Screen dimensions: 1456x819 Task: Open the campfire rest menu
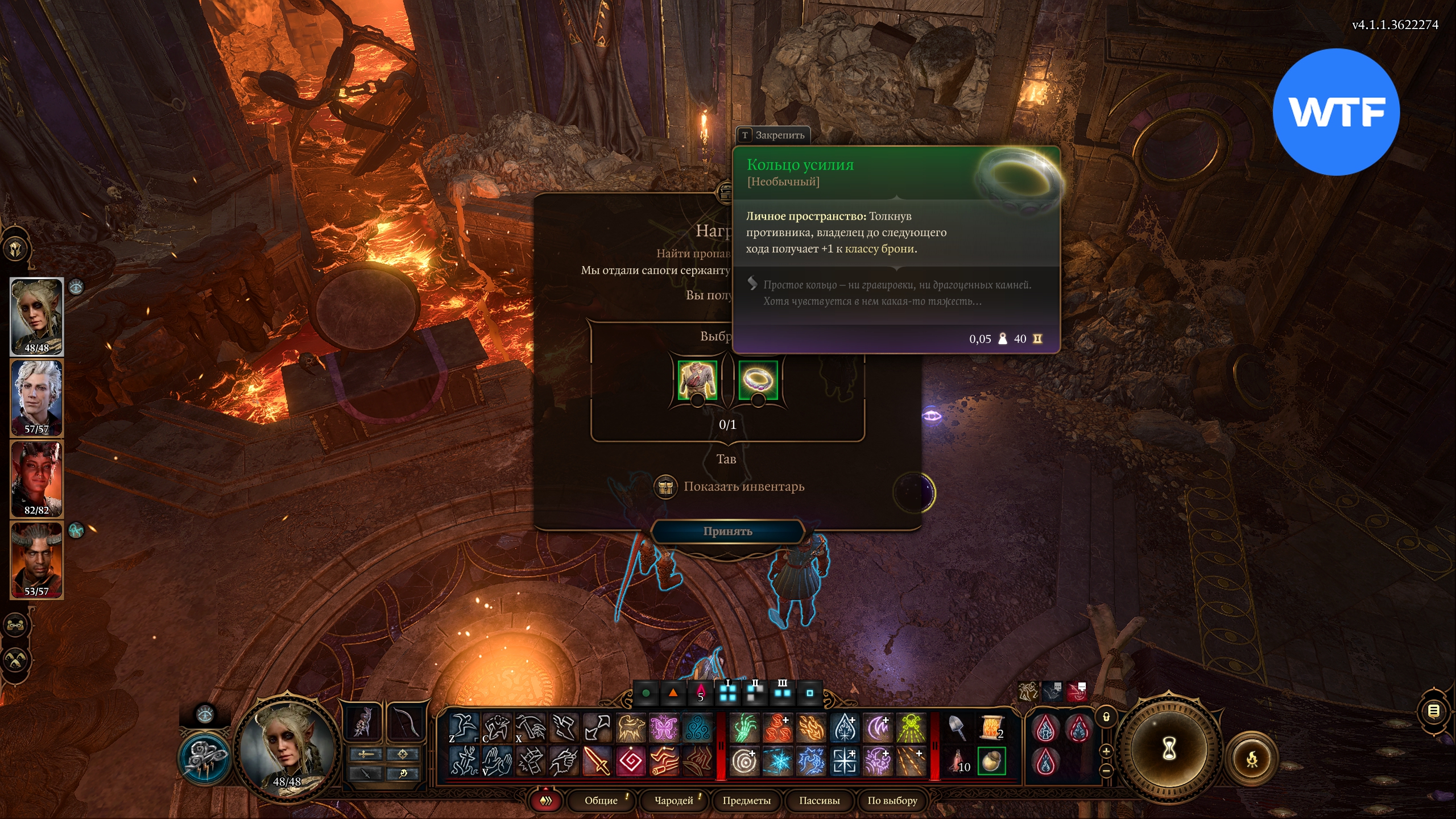point(1252,759)
